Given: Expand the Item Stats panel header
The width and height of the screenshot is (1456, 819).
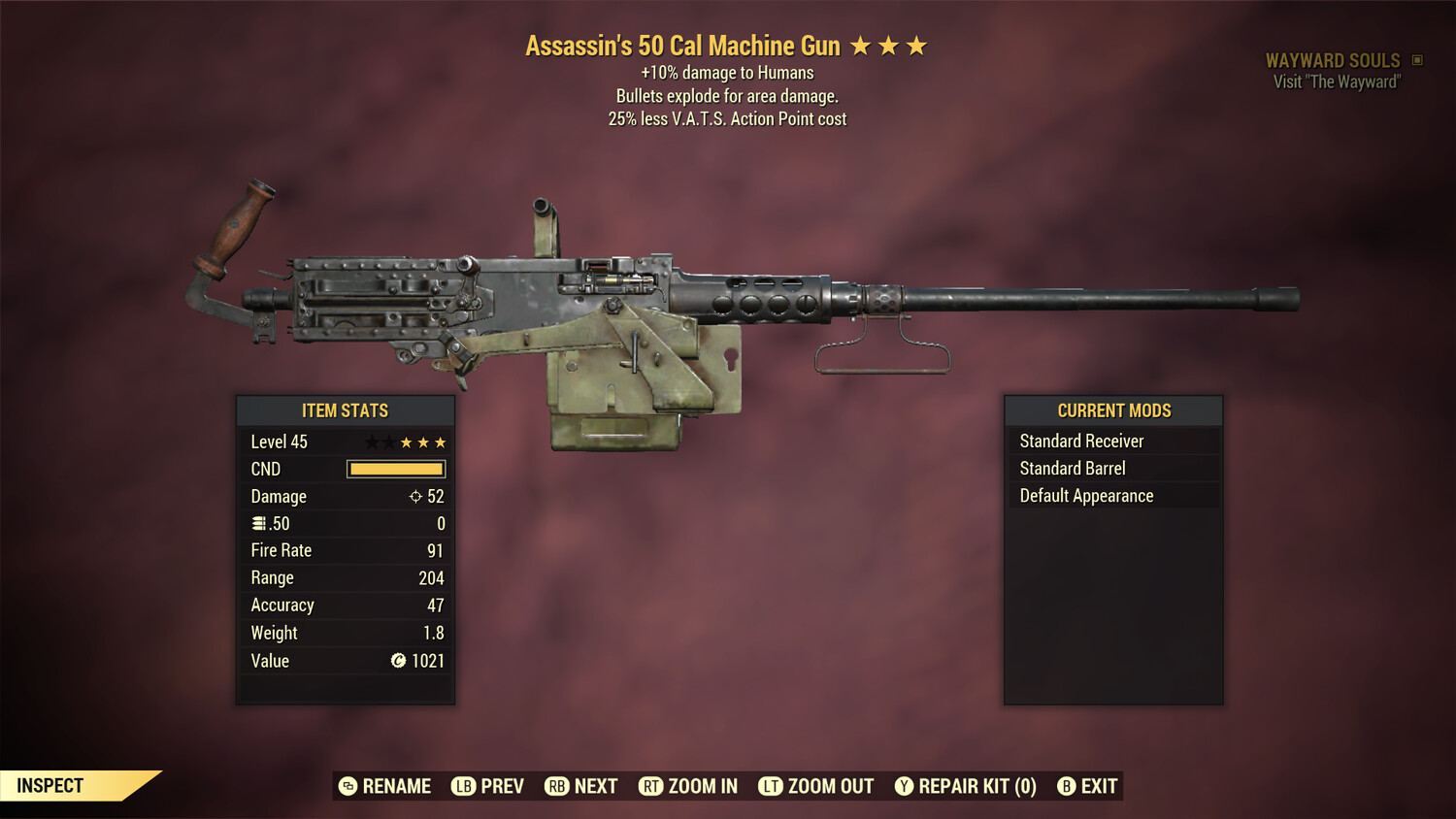Looking at the screenshot, I should tap(346, 409).
